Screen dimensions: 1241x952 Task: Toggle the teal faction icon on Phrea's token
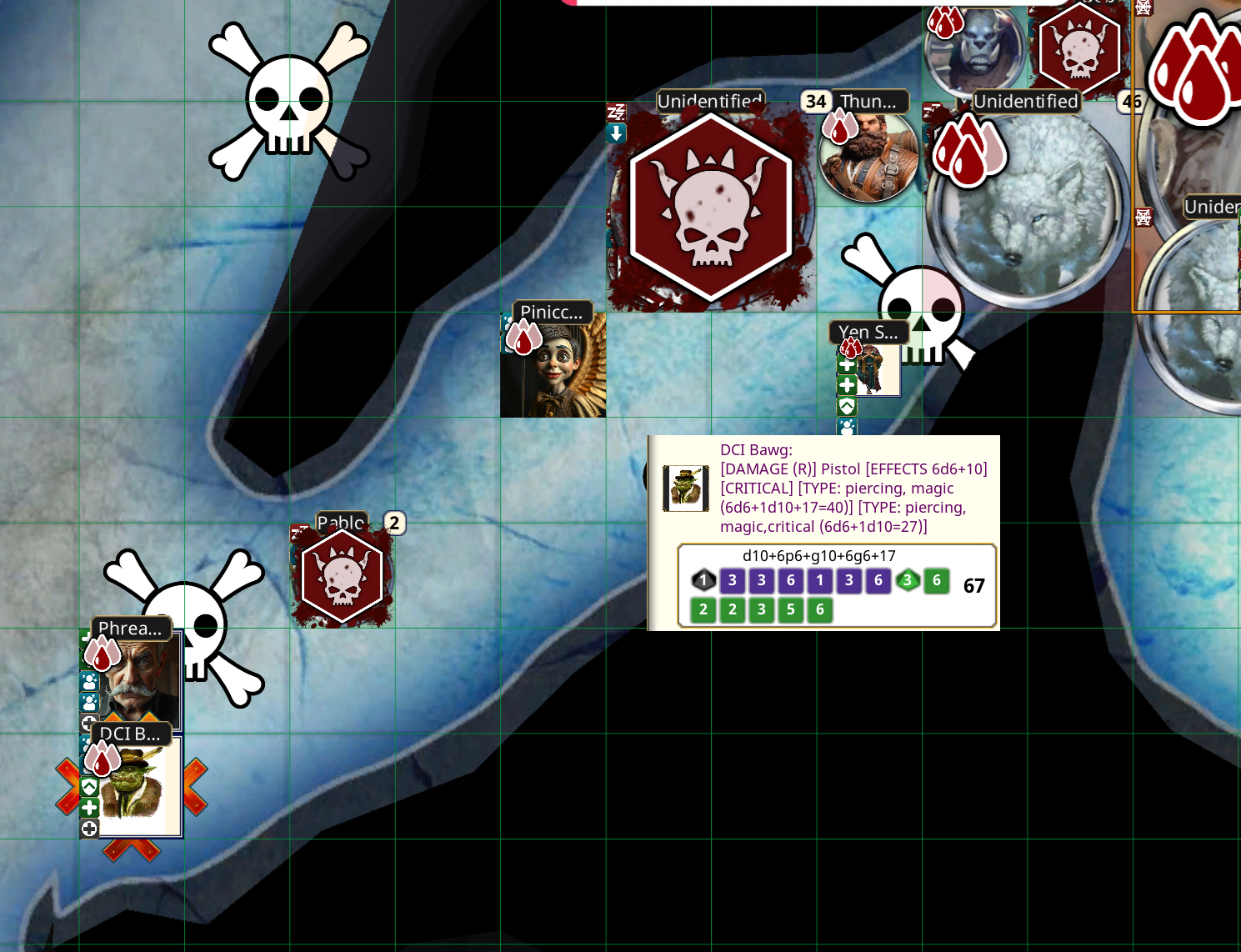point(88,682)
